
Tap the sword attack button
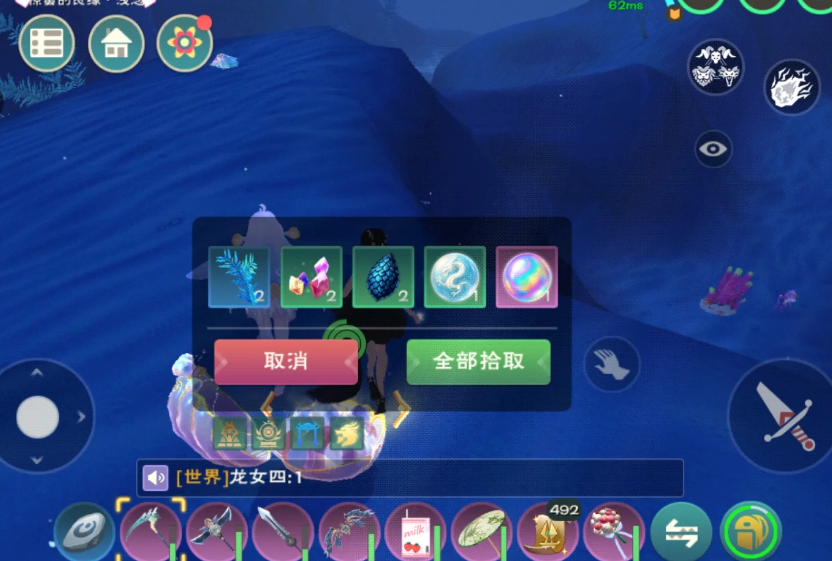click(x=779, y=415)
